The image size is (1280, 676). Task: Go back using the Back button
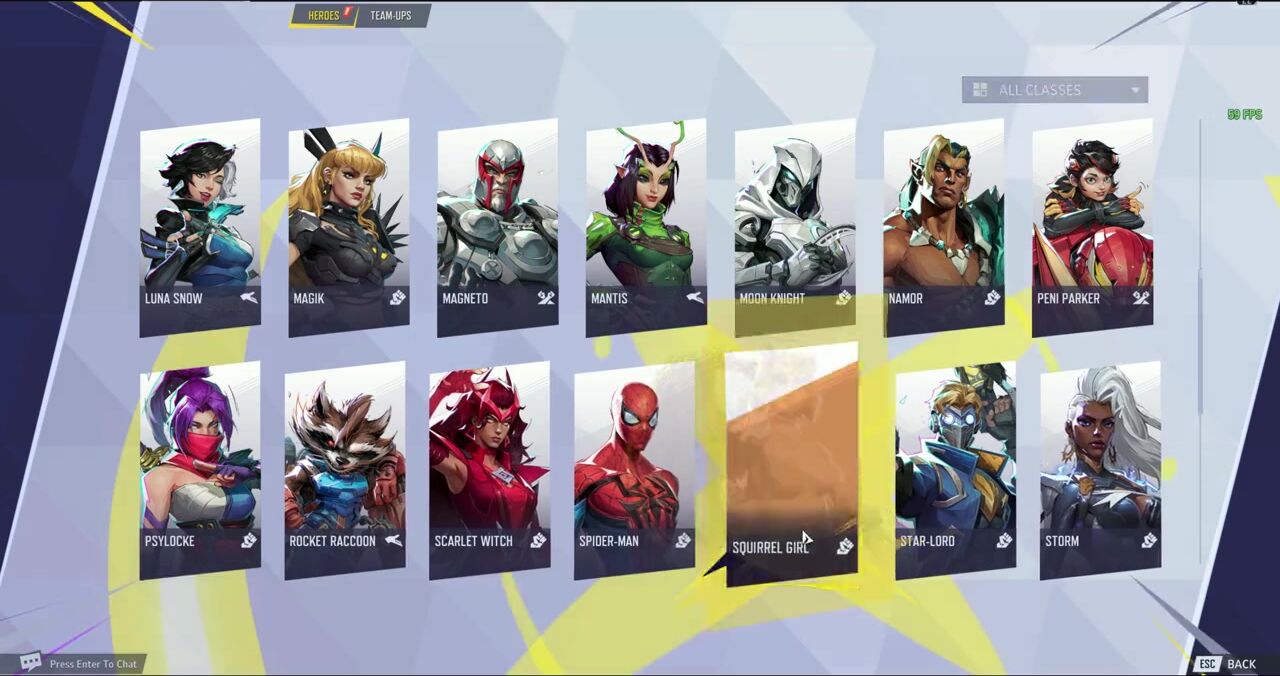pyautogui.click(x=1229, y=664)
